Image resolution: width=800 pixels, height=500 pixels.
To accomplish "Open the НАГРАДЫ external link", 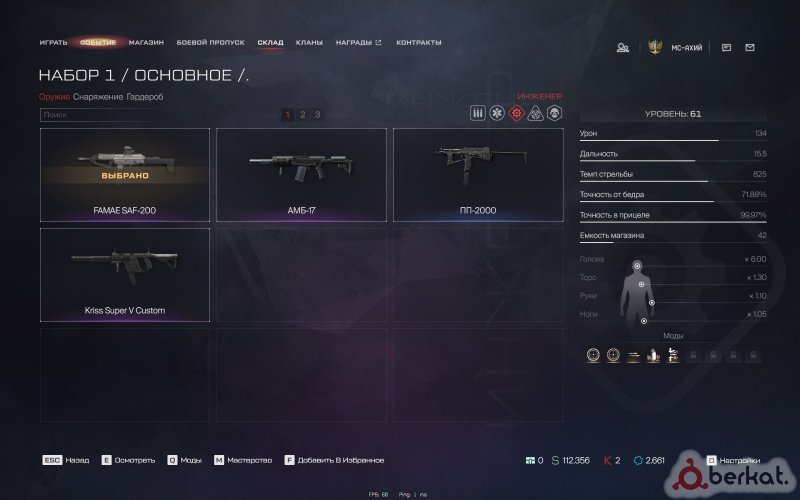I will click(358, 43).
